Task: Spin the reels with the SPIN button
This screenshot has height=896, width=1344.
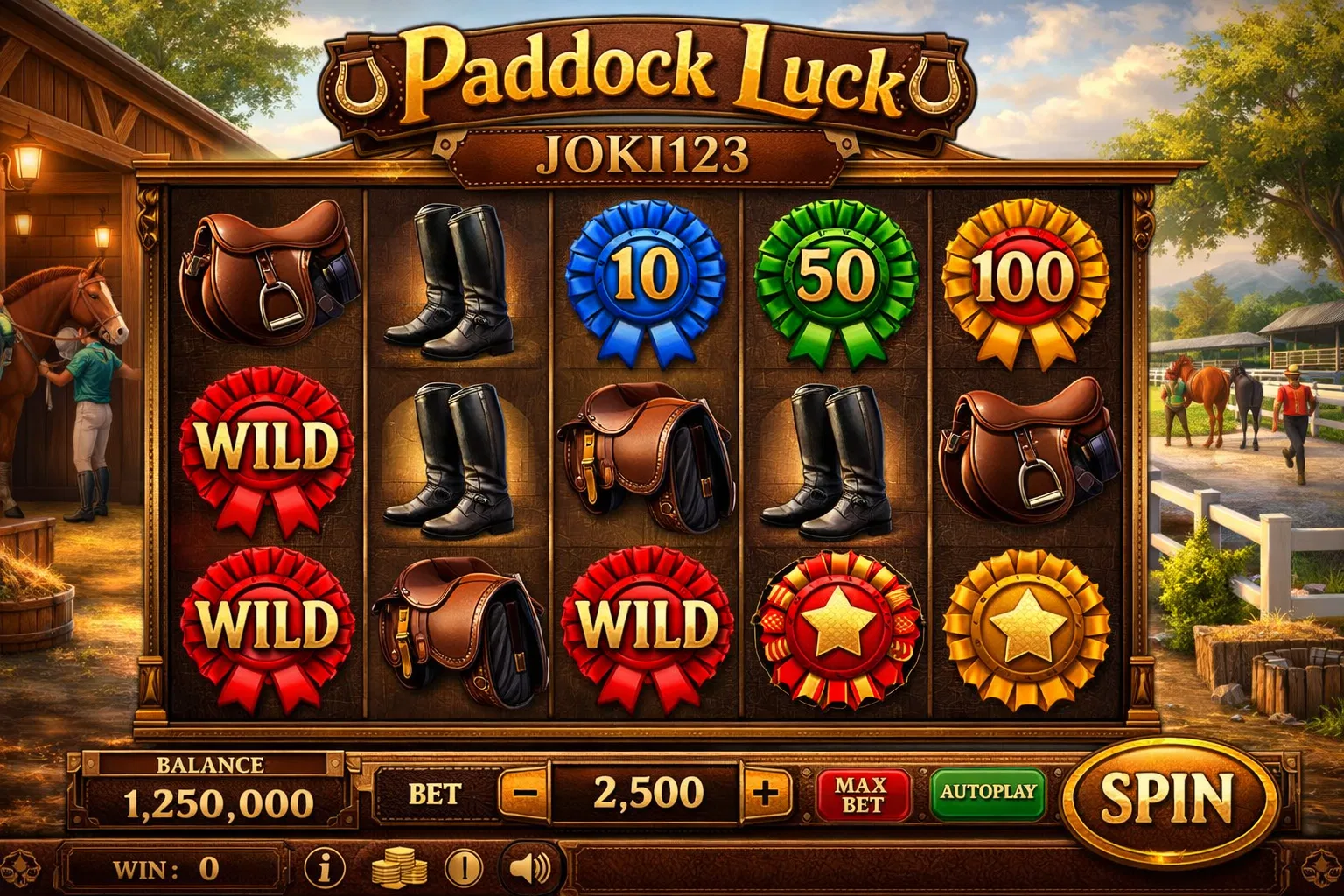Action: 1167,797
